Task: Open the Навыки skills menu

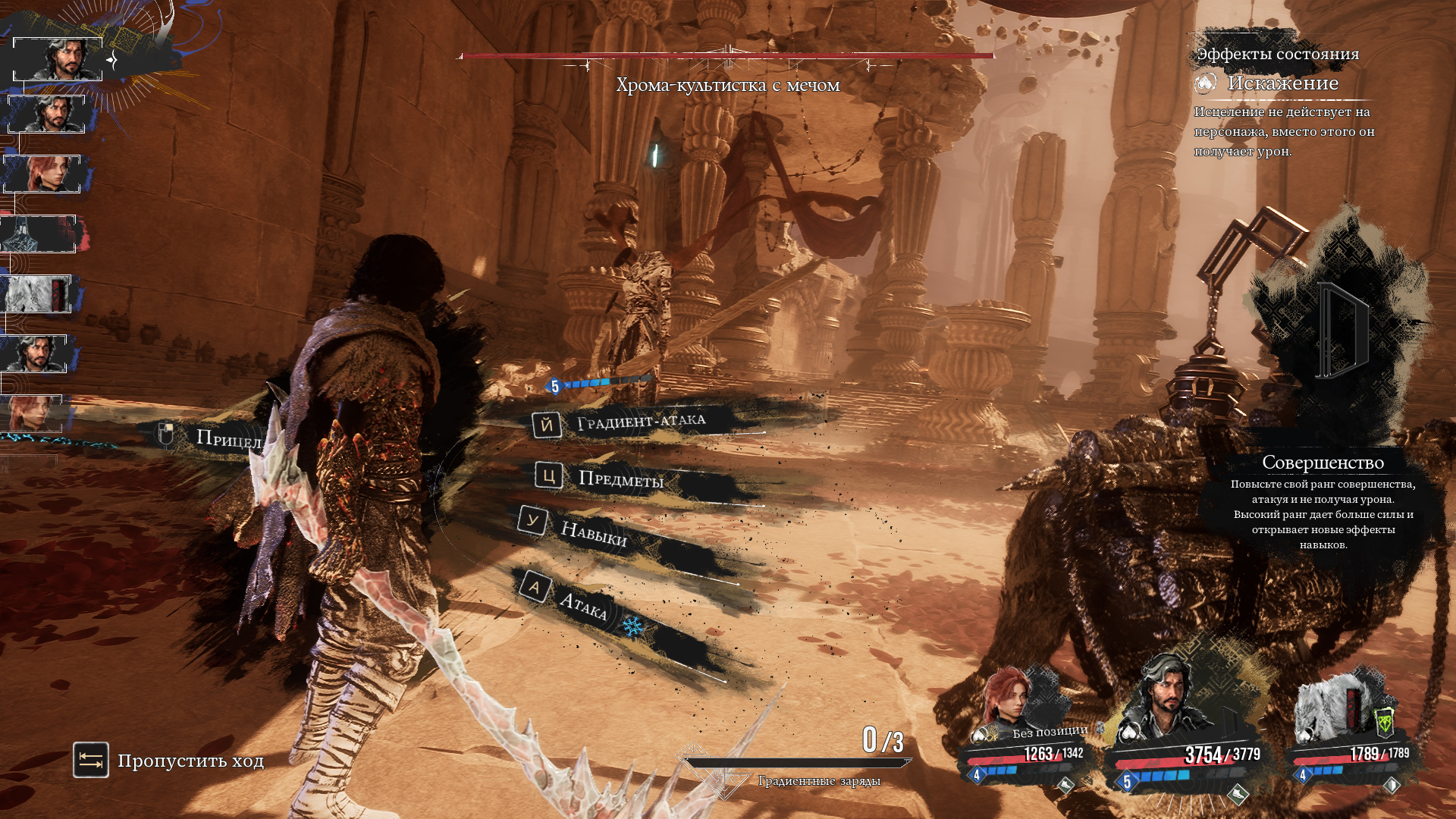Action: coord(592,533)
